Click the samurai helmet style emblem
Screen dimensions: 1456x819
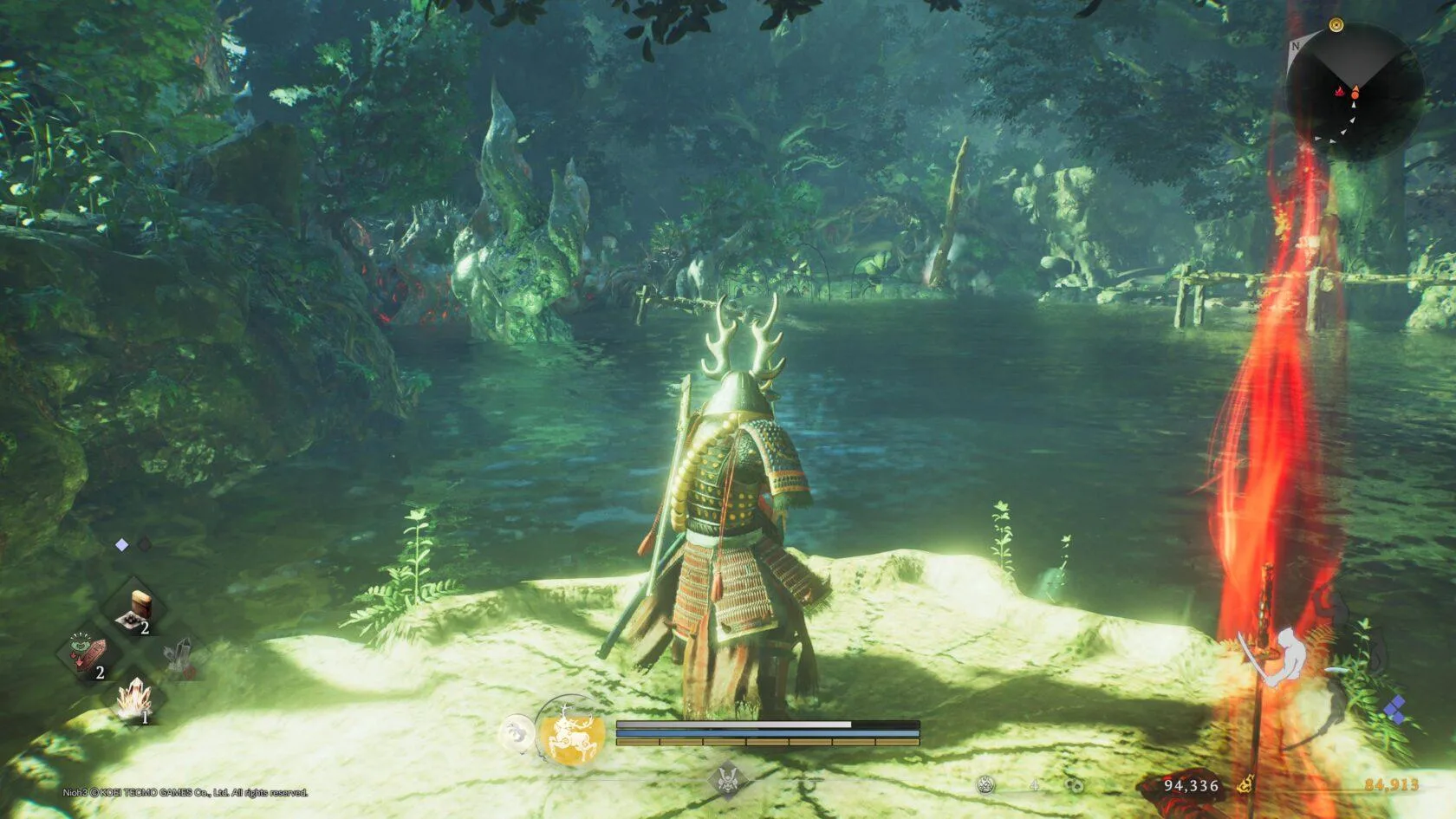(727, 779)
